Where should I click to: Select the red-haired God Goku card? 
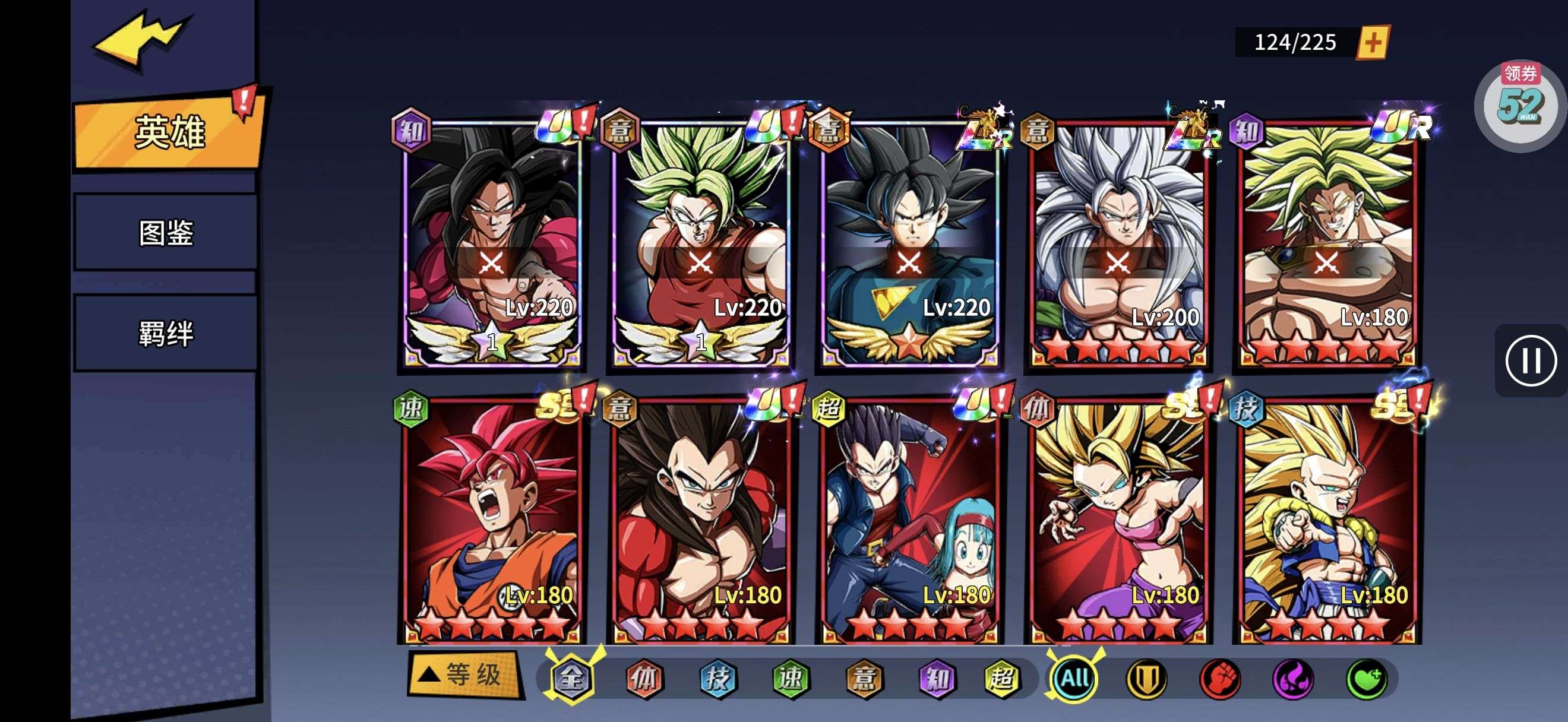click(491, 520)
